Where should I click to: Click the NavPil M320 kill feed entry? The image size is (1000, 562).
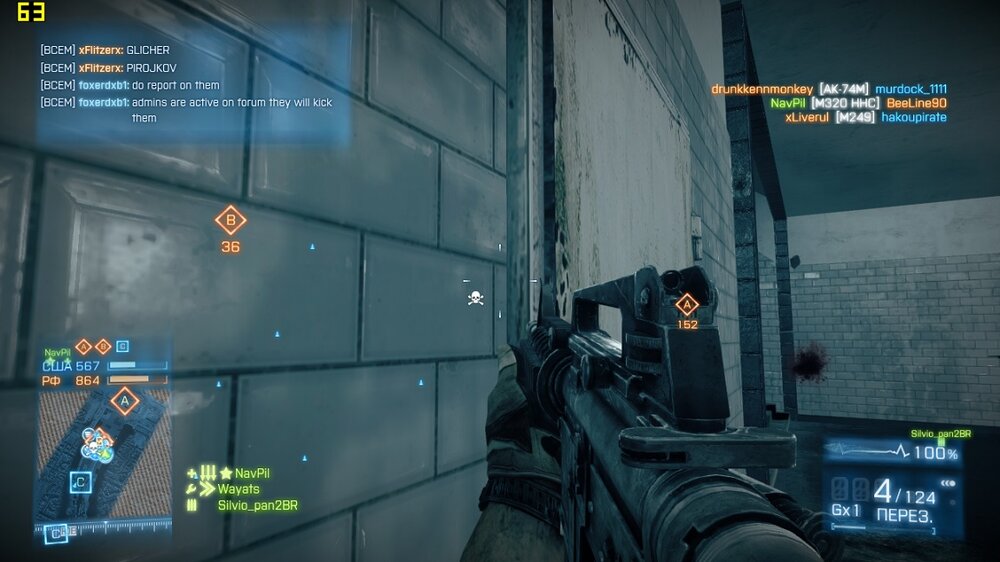tap(858, 103)
